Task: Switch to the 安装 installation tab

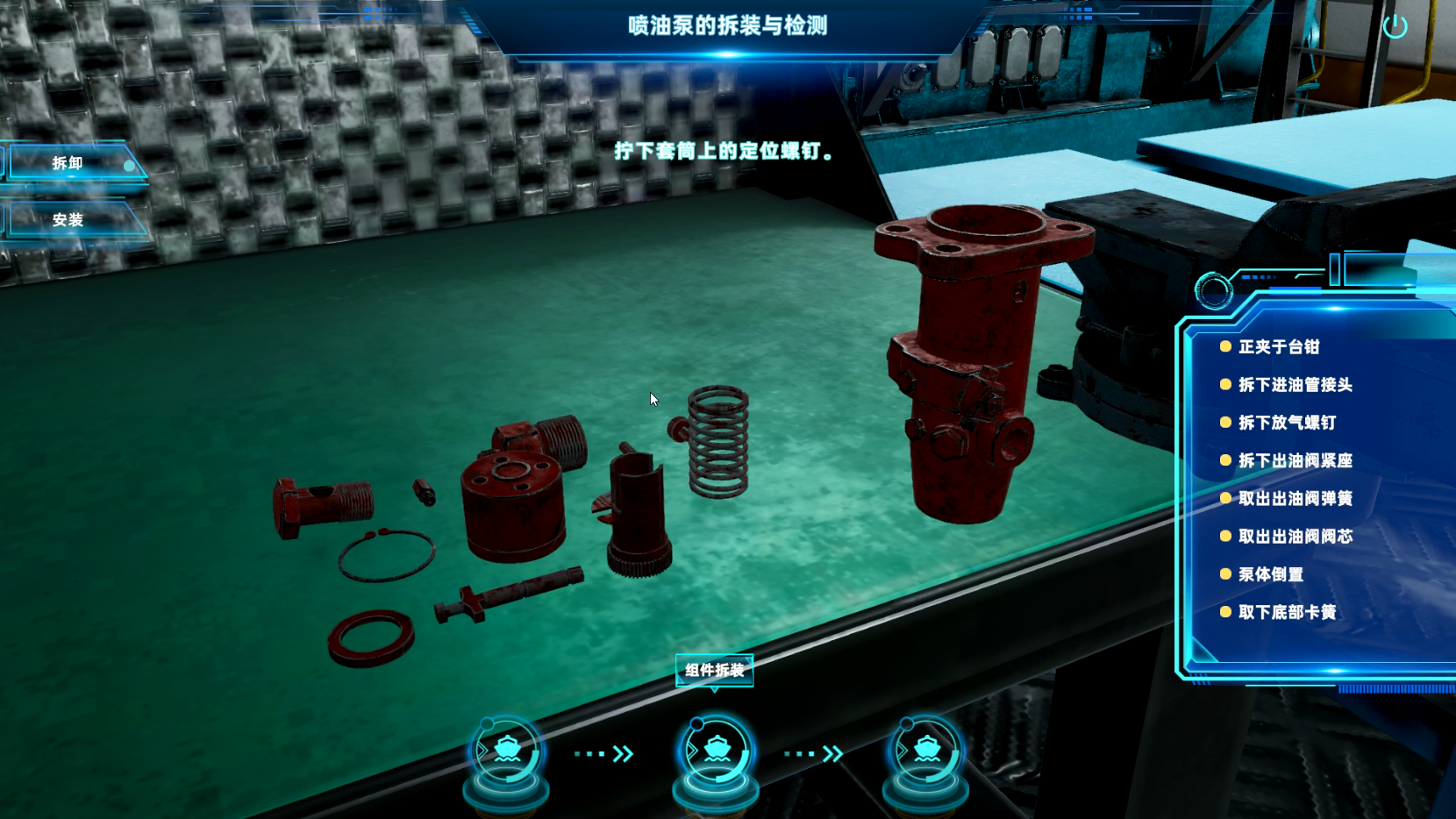Action: point(68,220)
